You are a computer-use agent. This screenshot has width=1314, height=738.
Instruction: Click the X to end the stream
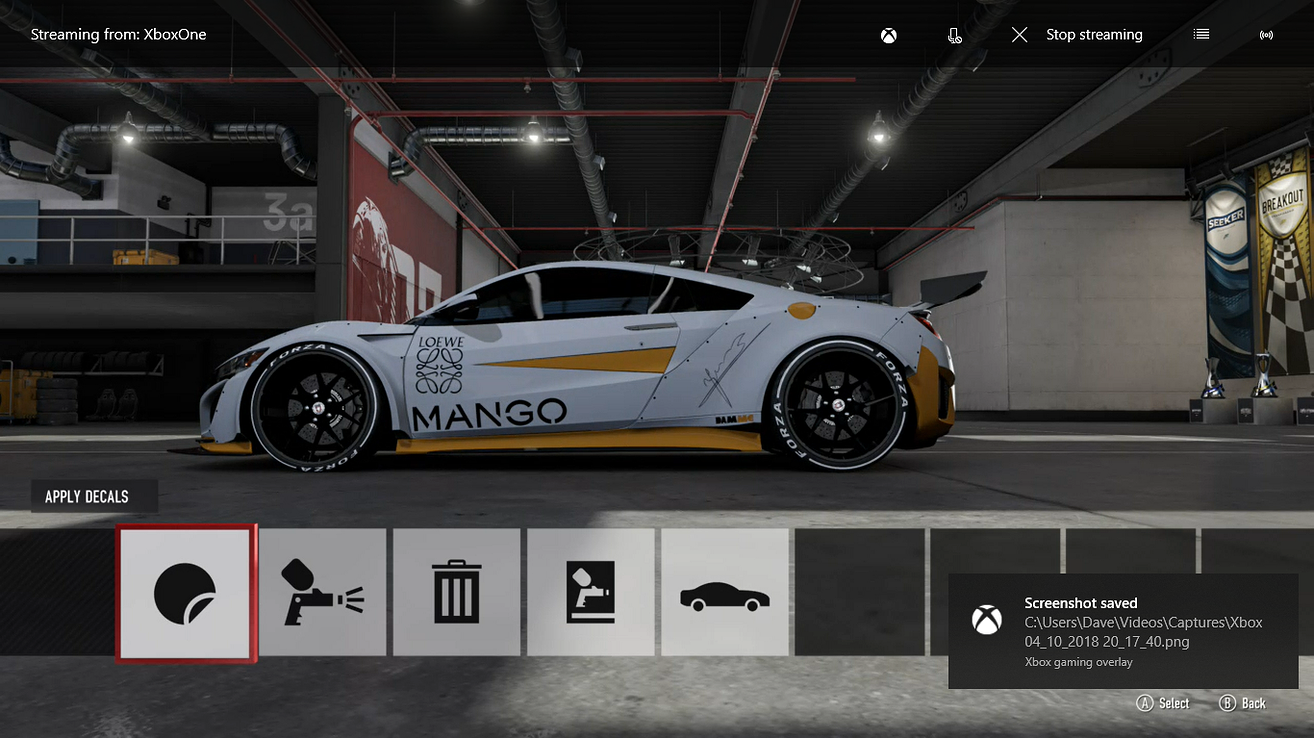[x=1019, y=34]
